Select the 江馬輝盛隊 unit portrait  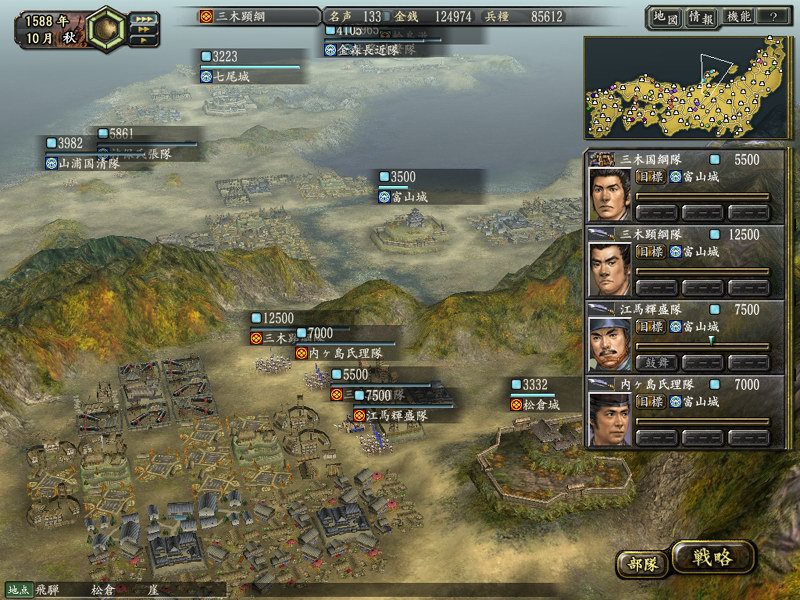[x=610, y=343]
